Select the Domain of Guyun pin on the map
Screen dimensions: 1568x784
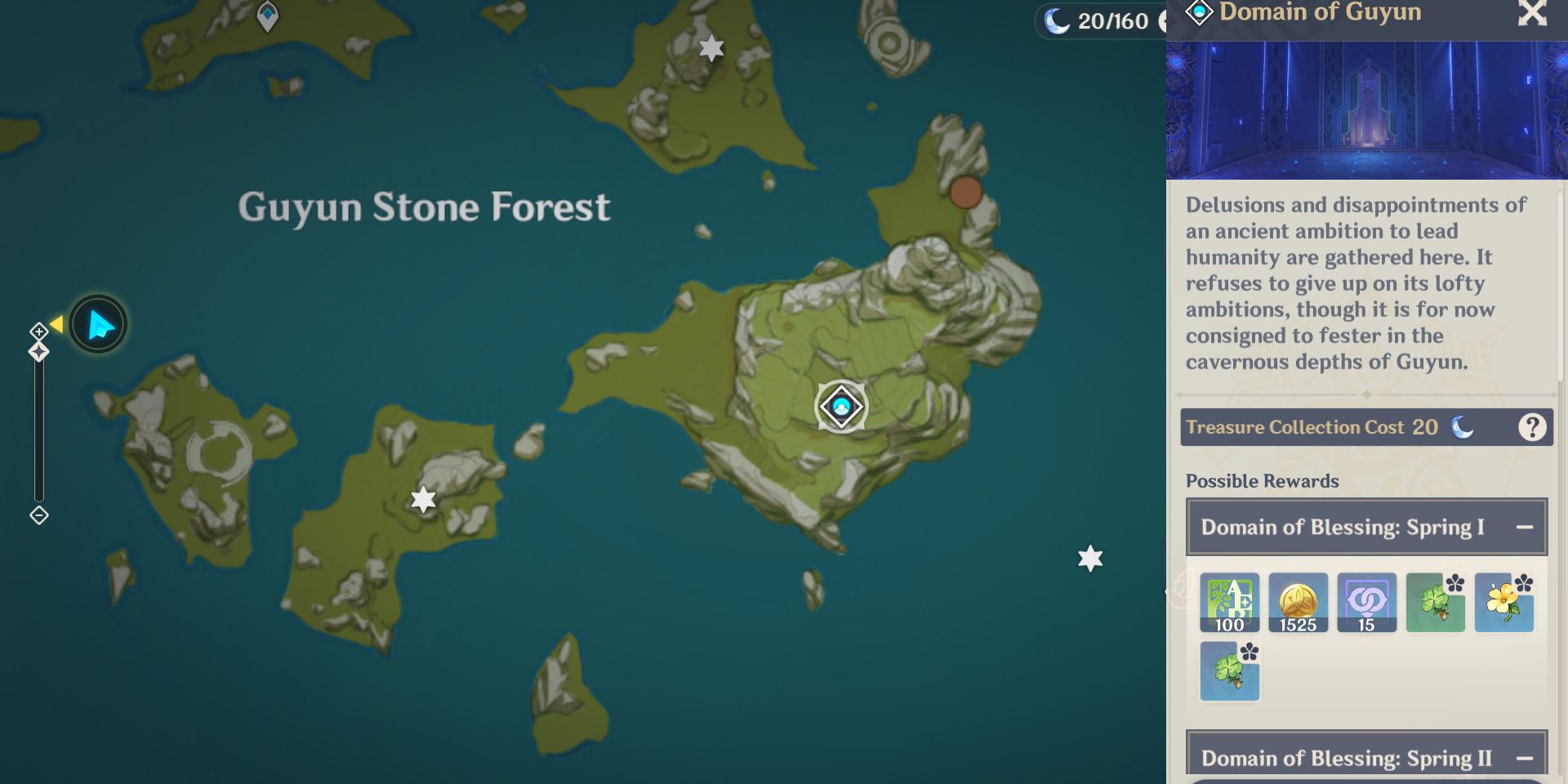(840, 405)
